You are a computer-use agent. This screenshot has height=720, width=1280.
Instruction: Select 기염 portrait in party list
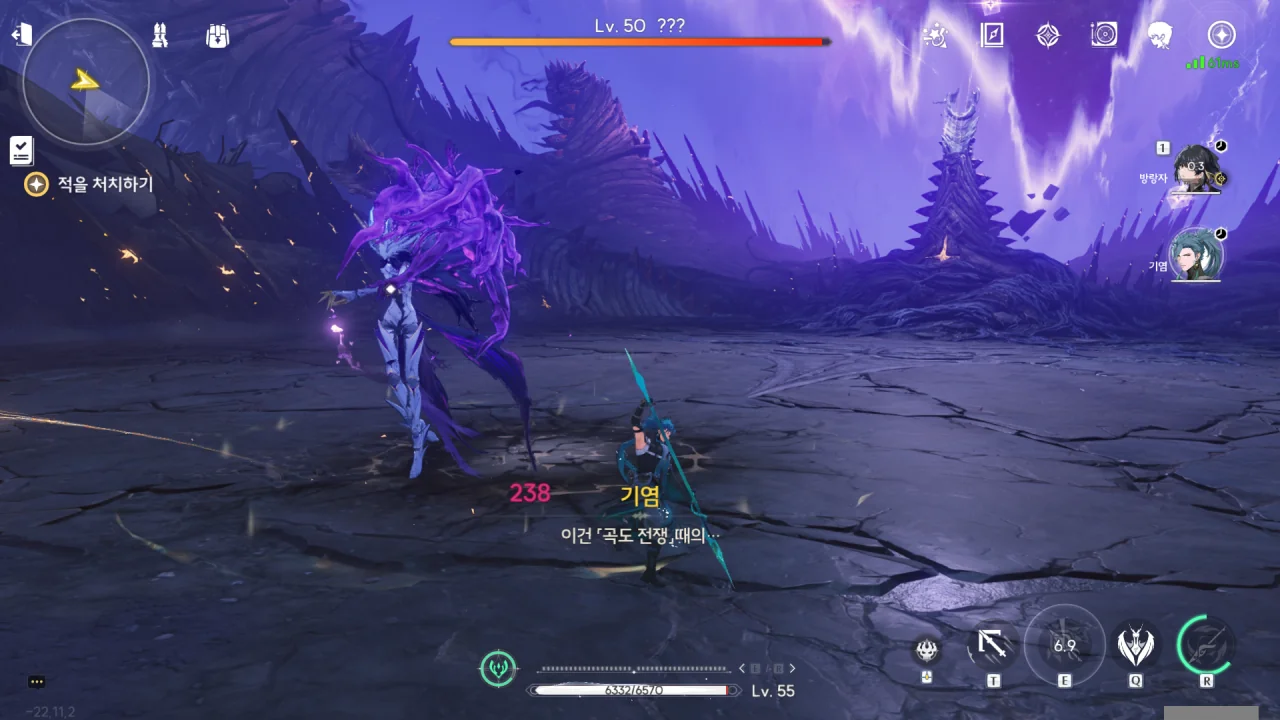1196,255
